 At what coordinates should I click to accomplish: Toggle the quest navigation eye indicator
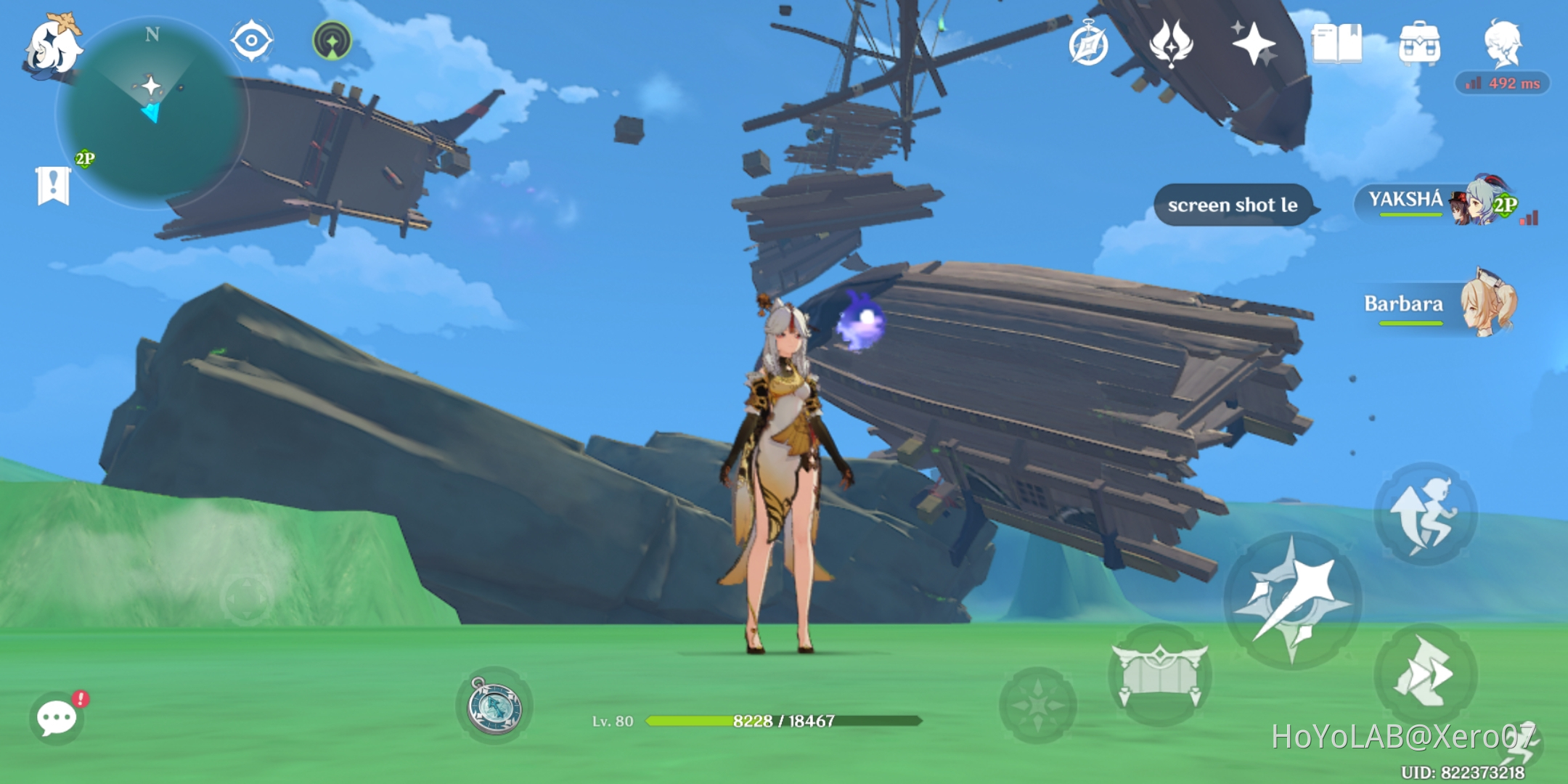(x=250, y=41)
